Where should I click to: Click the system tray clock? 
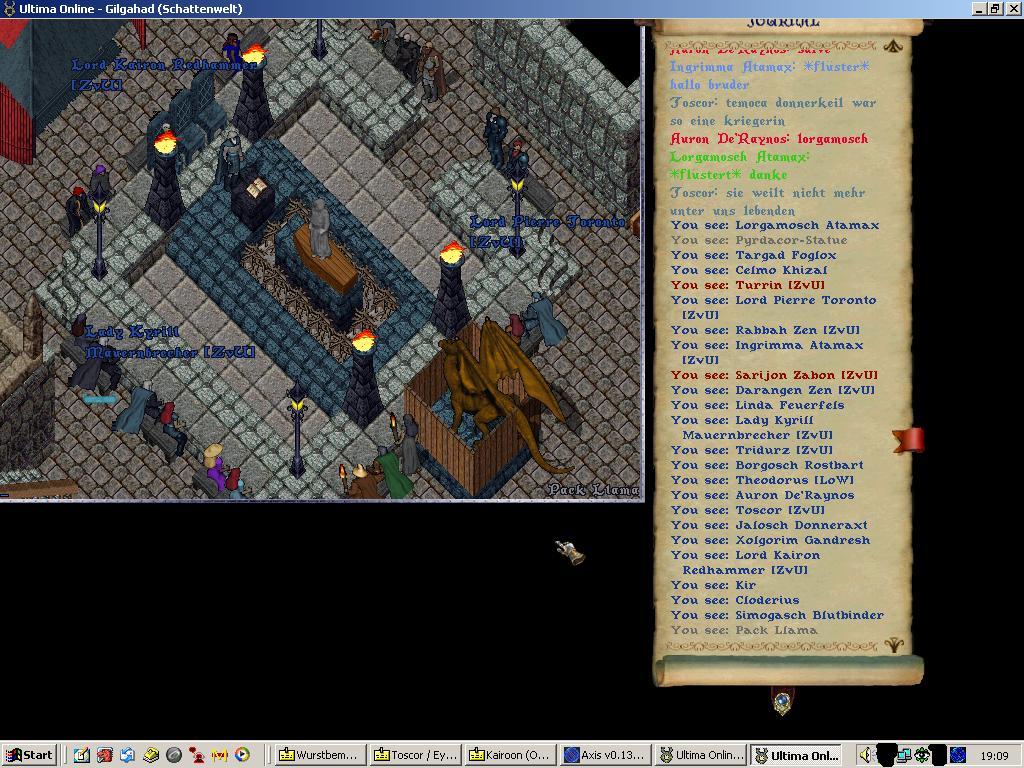point(994,756)
